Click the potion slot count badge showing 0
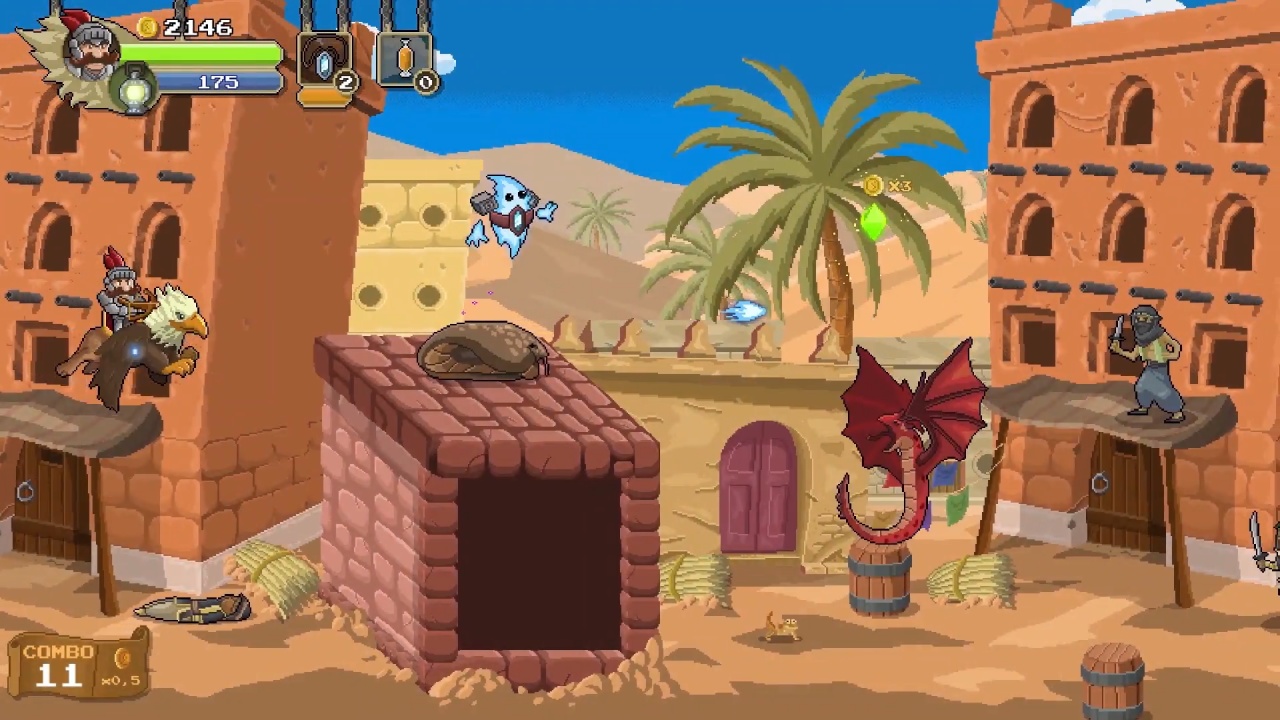Image resolution: width=1280 pixels, height=720 pixels. pyautogui.click(x=425, y=84)
